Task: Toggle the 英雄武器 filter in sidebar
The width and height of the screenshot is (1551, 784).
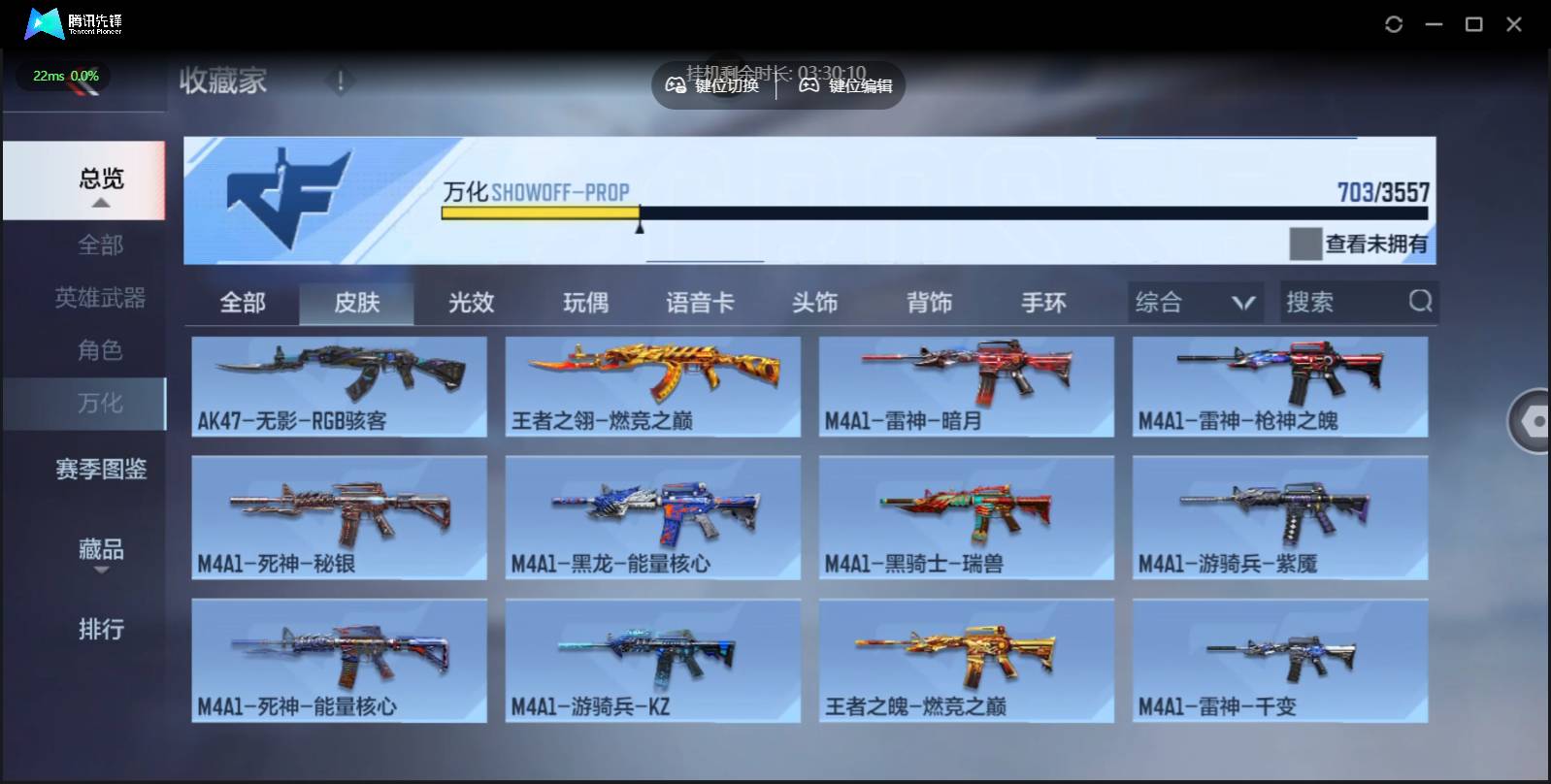Action: 100,299
